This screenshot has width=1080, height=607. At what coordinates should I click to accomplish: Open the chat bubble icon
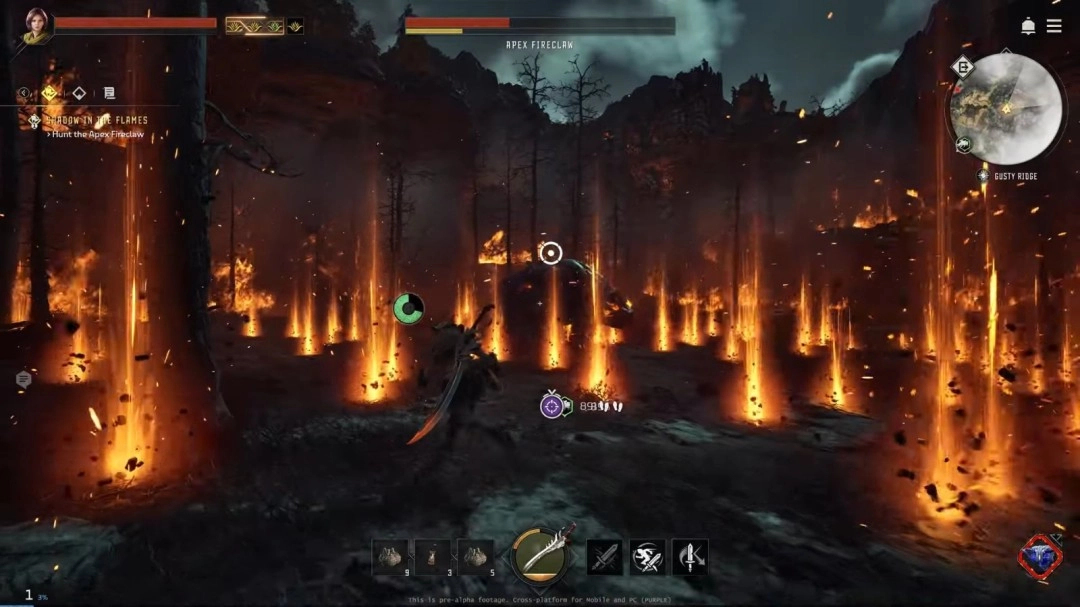(x=23, y=379)
